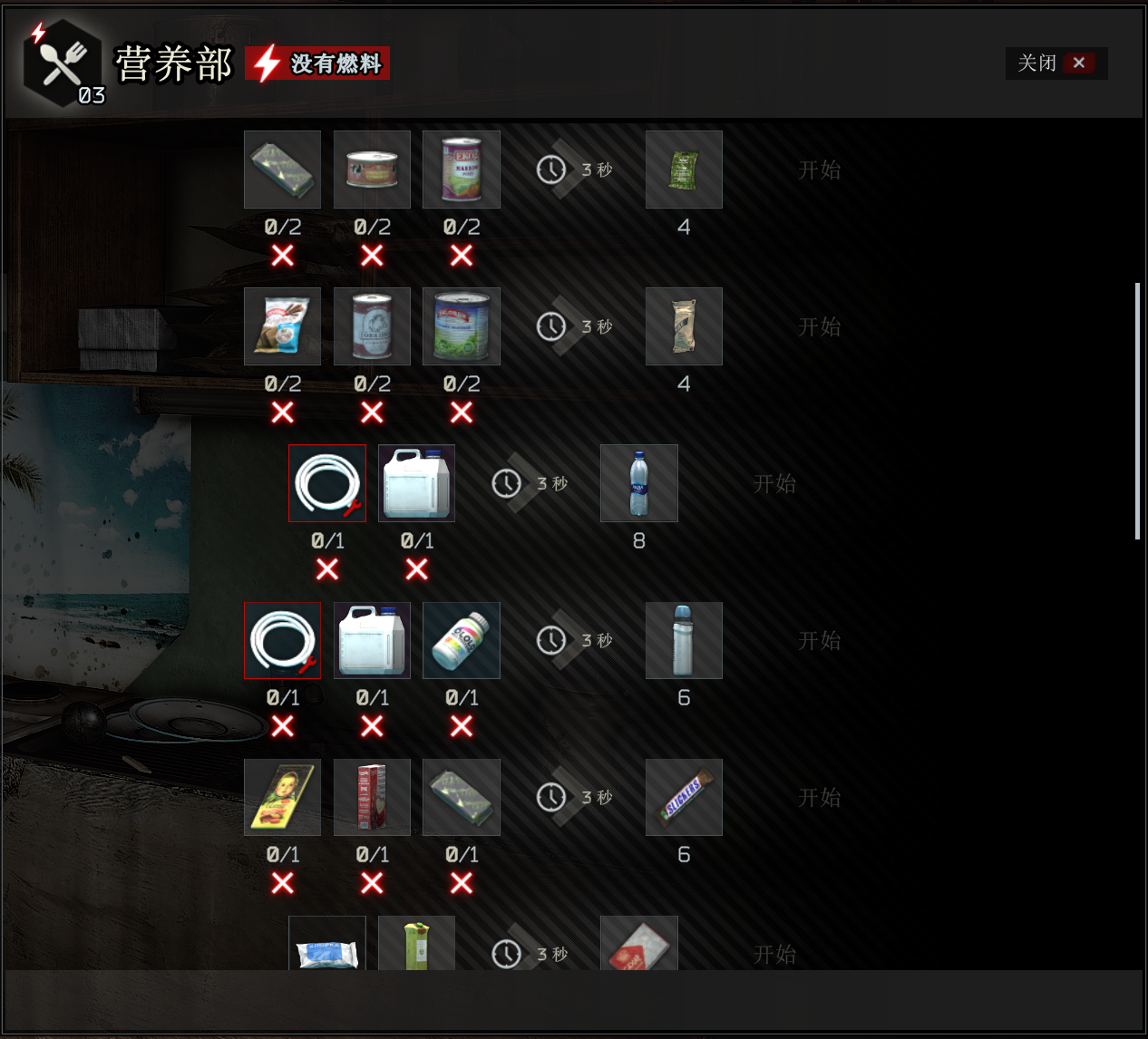Close the nutrition unit panel
The width and height of the screenshot is (1148, 1039).
pyautogui.click(x=1056, y=63)
